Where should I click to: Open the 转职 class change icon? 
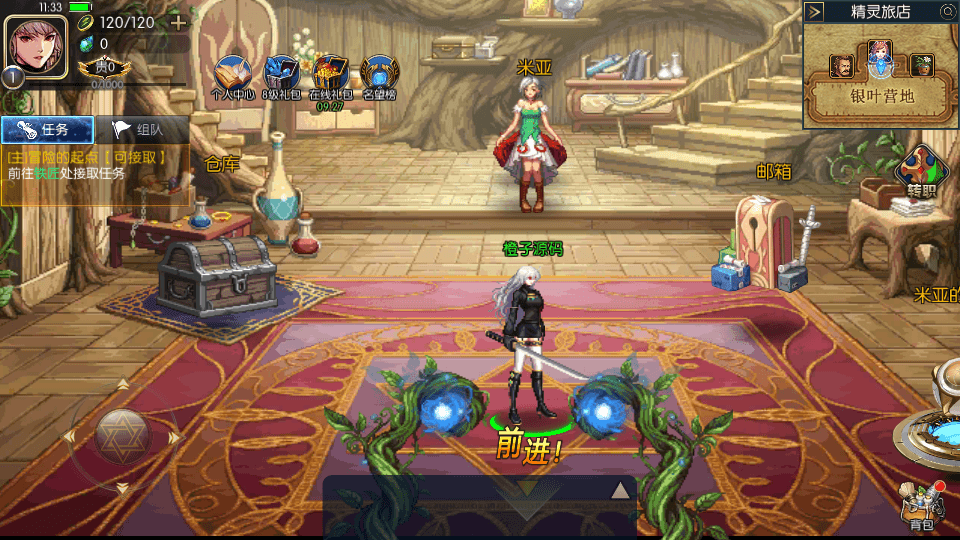(x=922, y=172)
